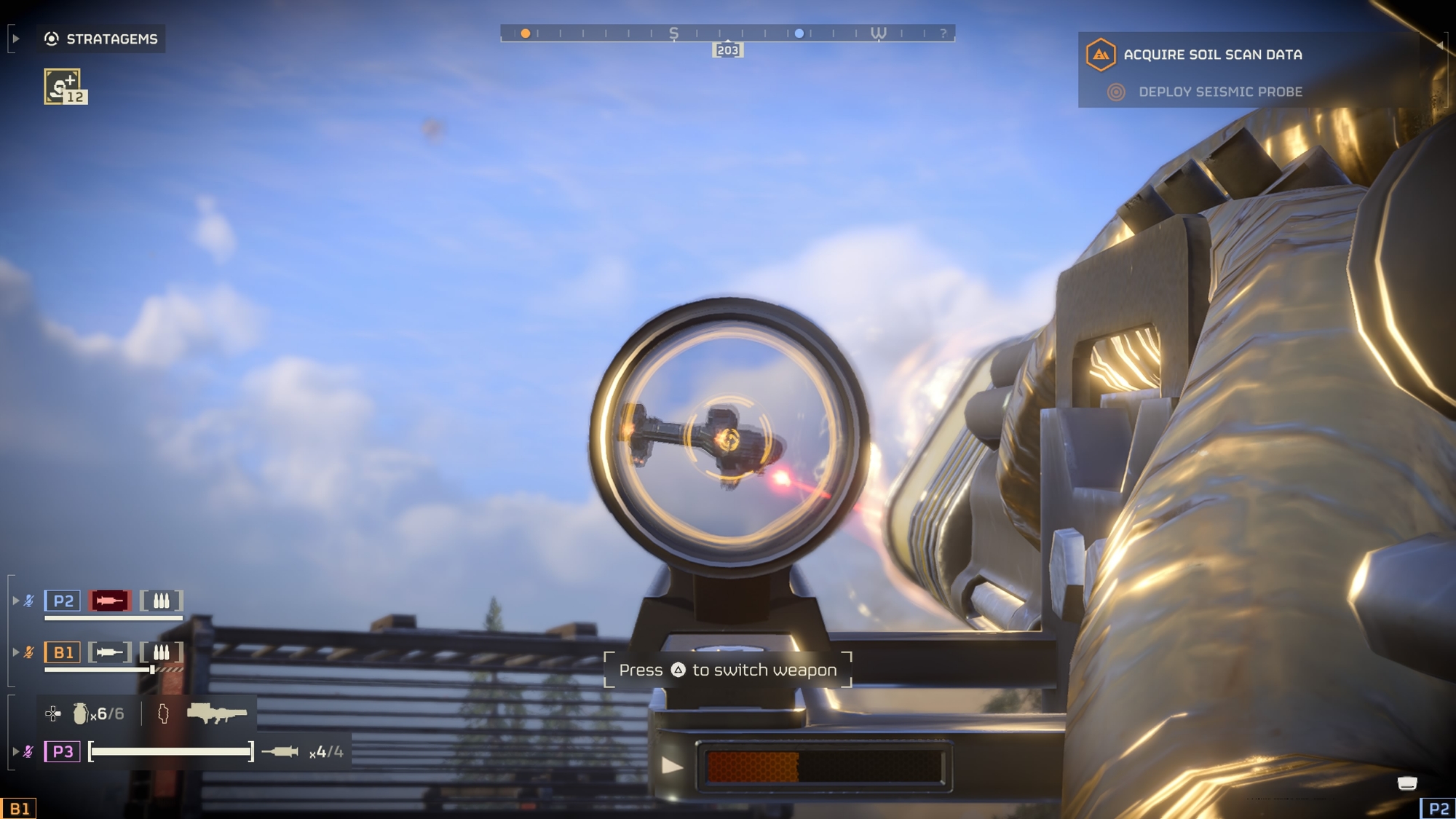This screenshot has height=819, width=1456.
Task: Expand the Stratagems list arrow
Action: pos(15,39)
